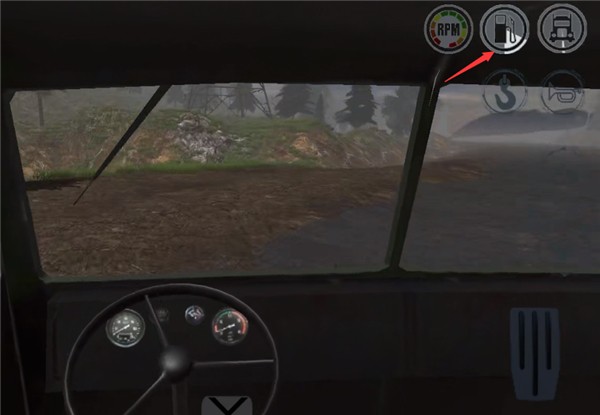
Task: Activate the tow hook button
Action: pos(505,93)
